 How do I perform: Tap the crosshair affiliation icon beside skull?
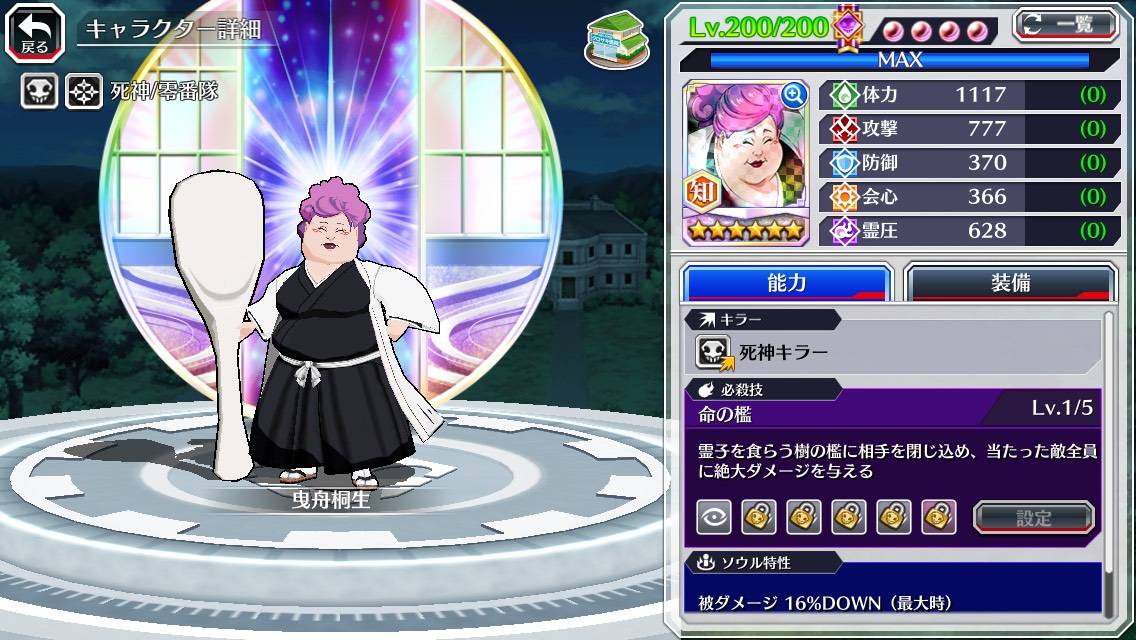coord(84,92)
